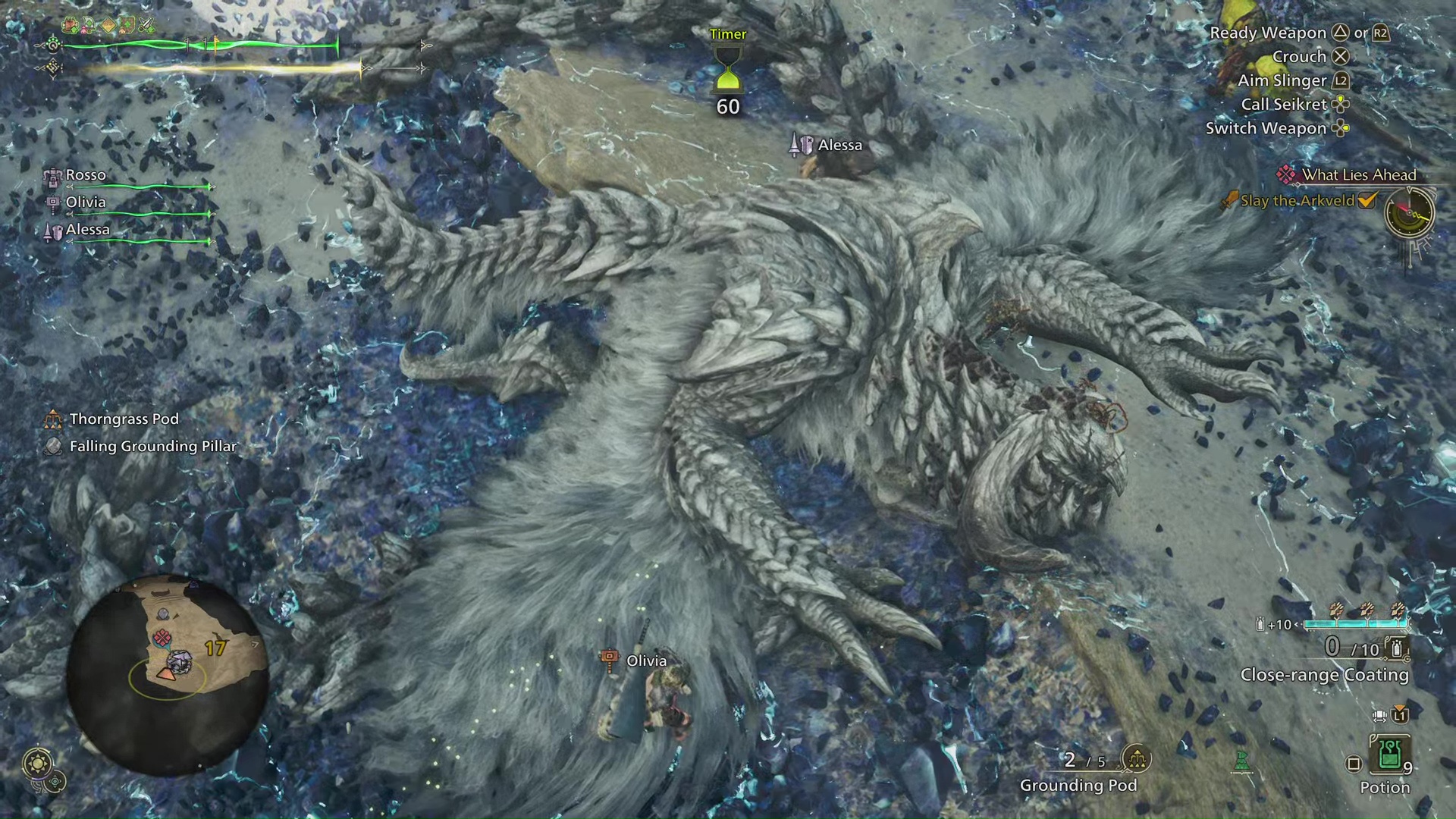Select the Slay the Arkveld objective
Image resolution: width=1456 pixels, height=819 pixels.
click(x=1297, y=201)
